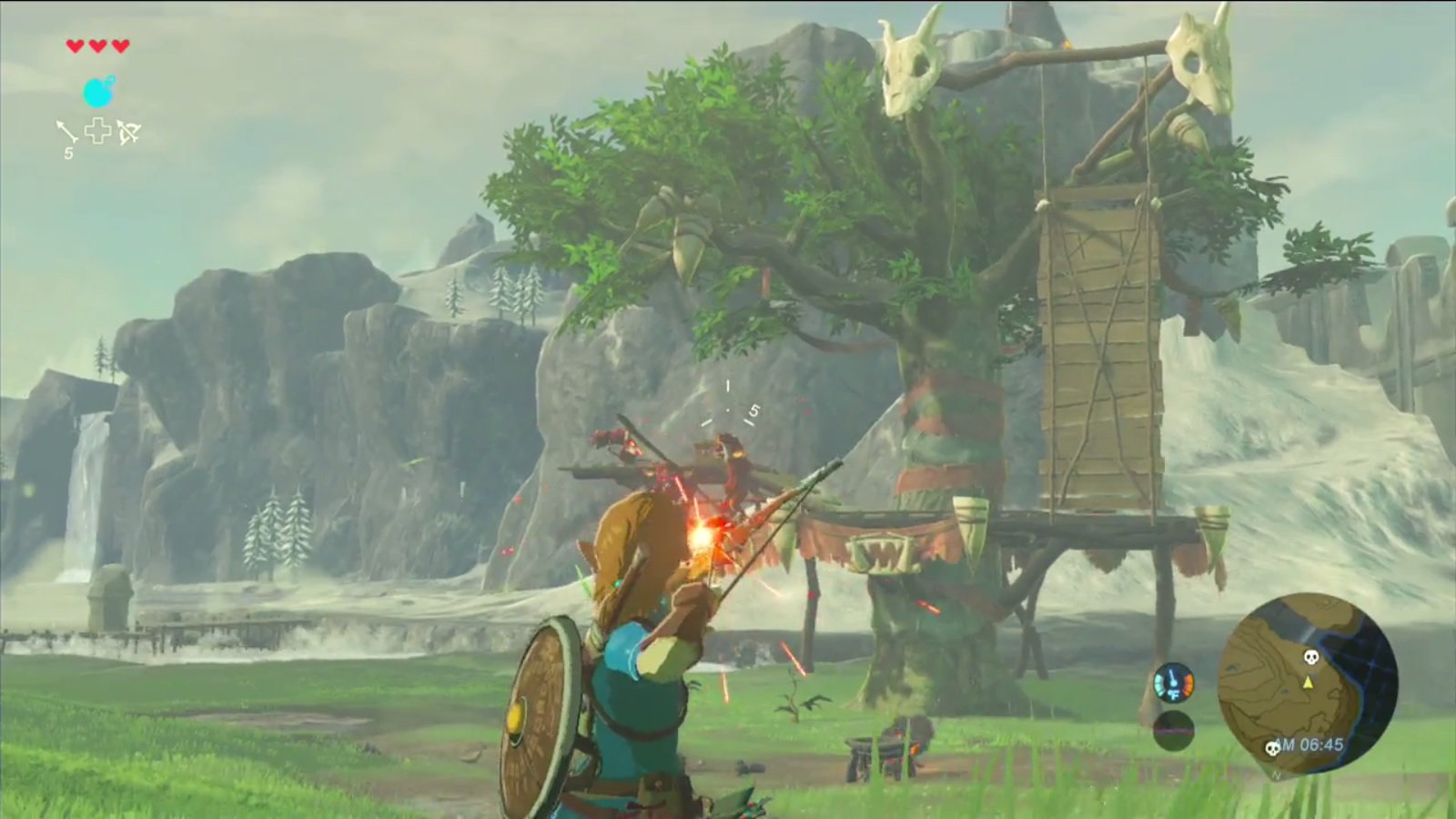Select the yellow player arrow on the minimap

point(1309,683)
